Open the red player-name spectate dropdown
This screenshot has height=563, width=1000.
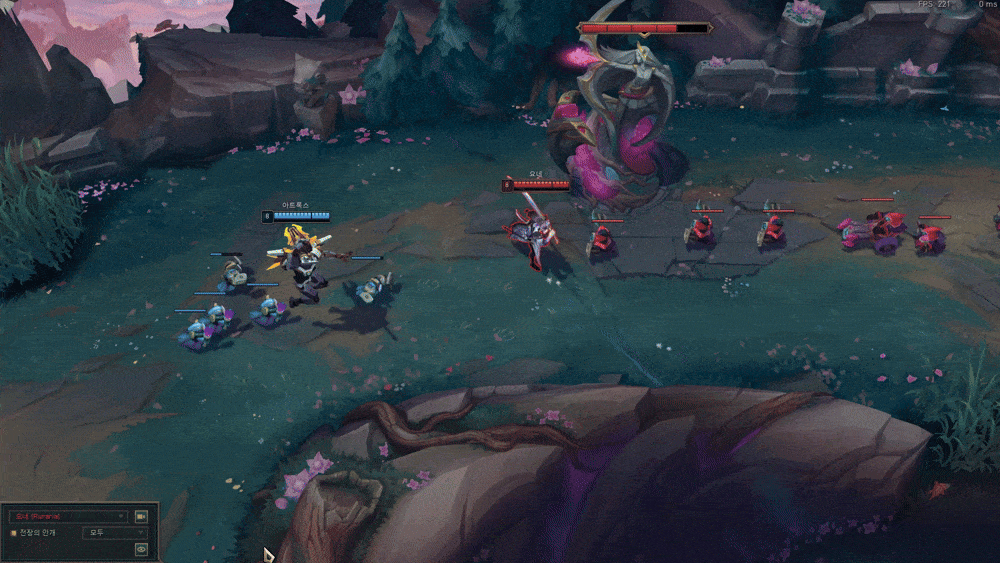tap(68, 516)
